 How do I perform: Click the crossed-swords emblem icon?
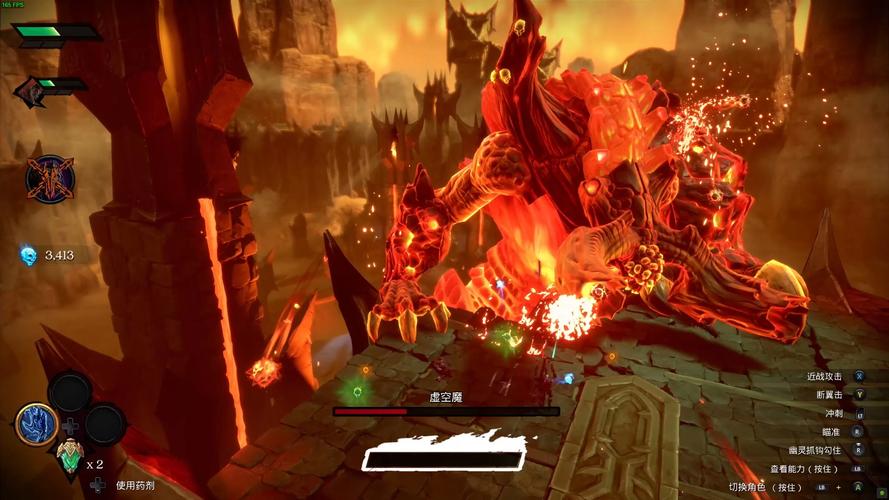49,181
